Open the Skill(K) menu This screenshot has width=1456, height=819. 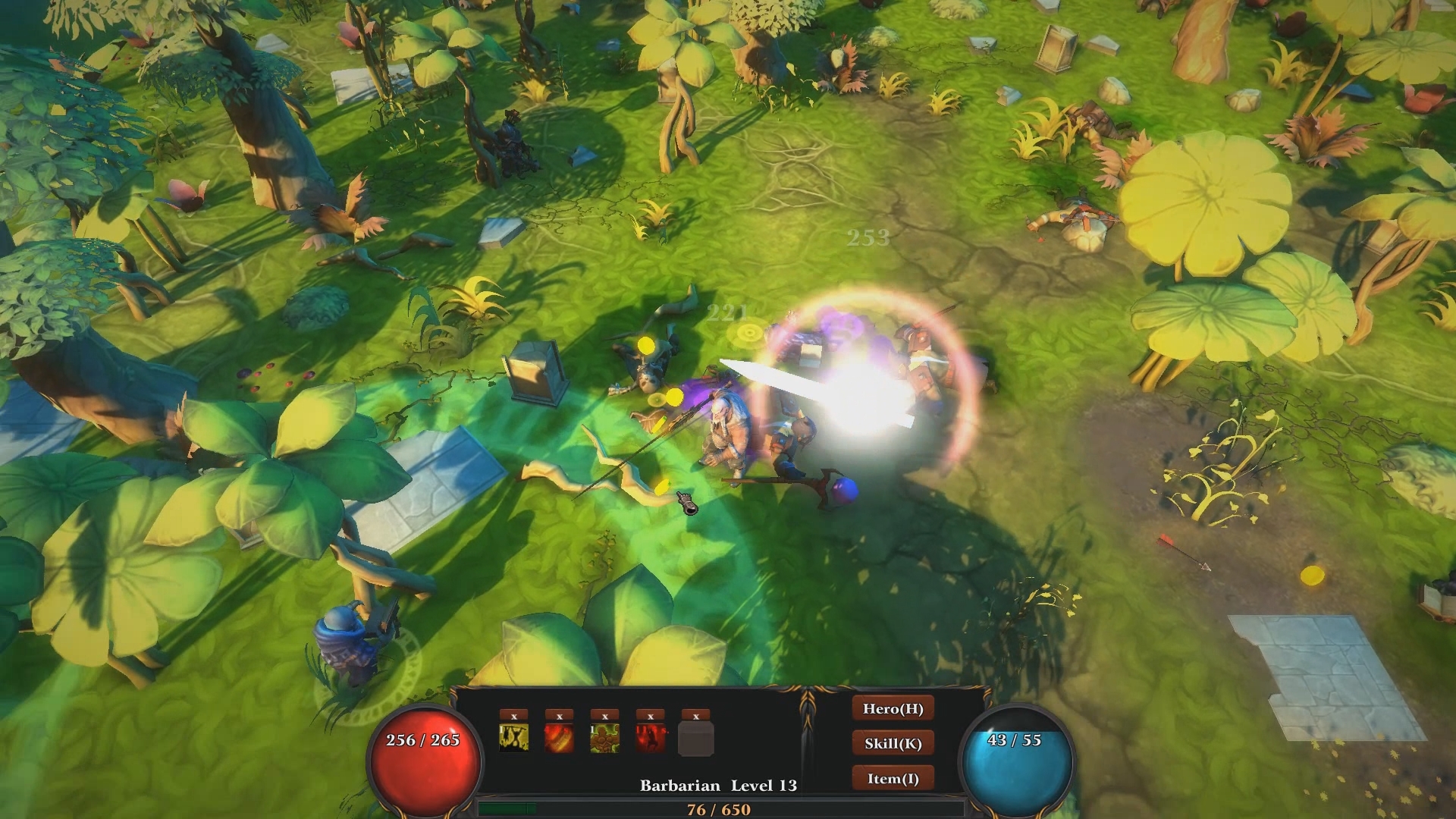click(893, 743)
